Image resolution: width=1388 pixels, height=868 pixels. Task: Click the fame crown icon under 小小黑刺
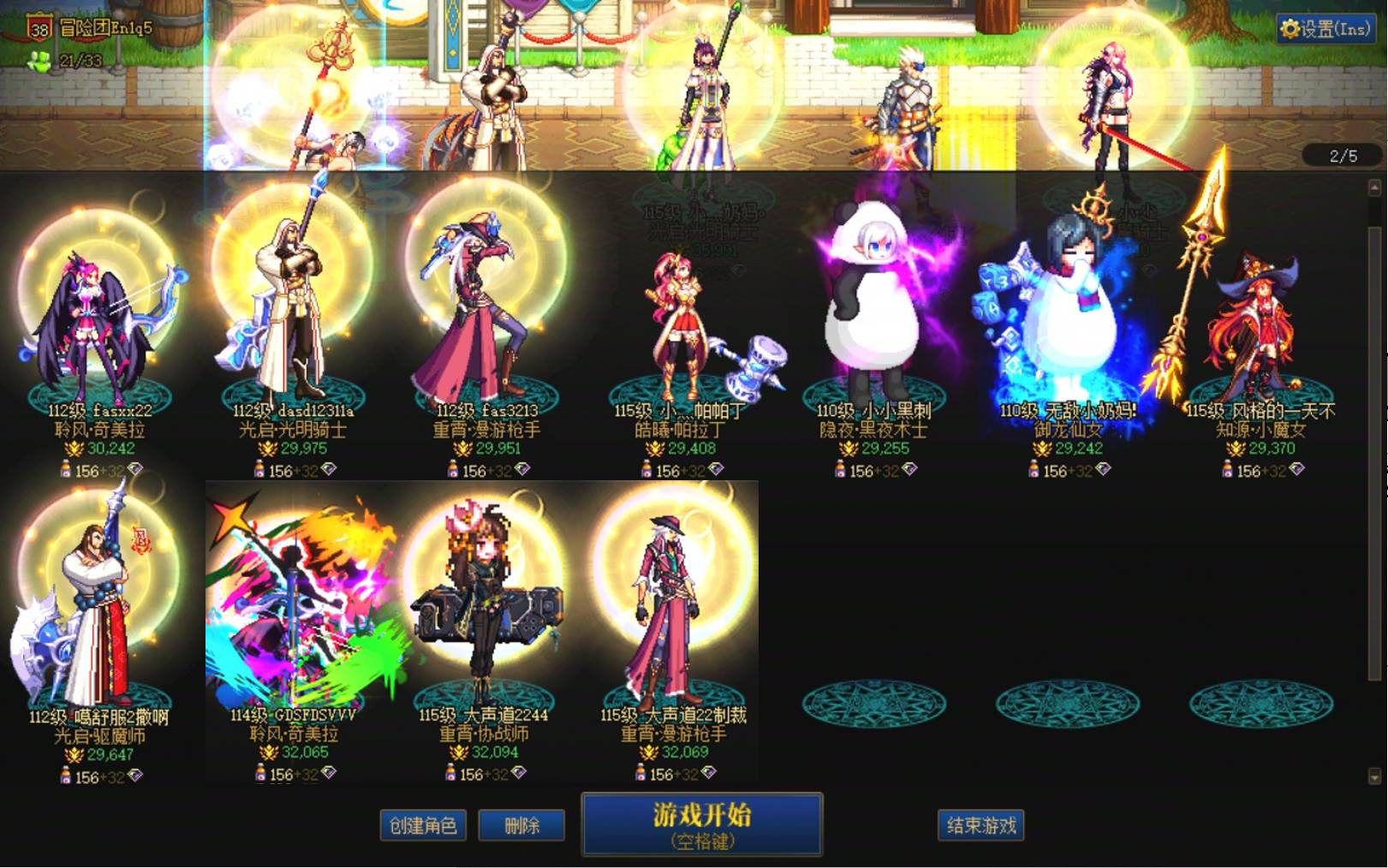point(848,447)
